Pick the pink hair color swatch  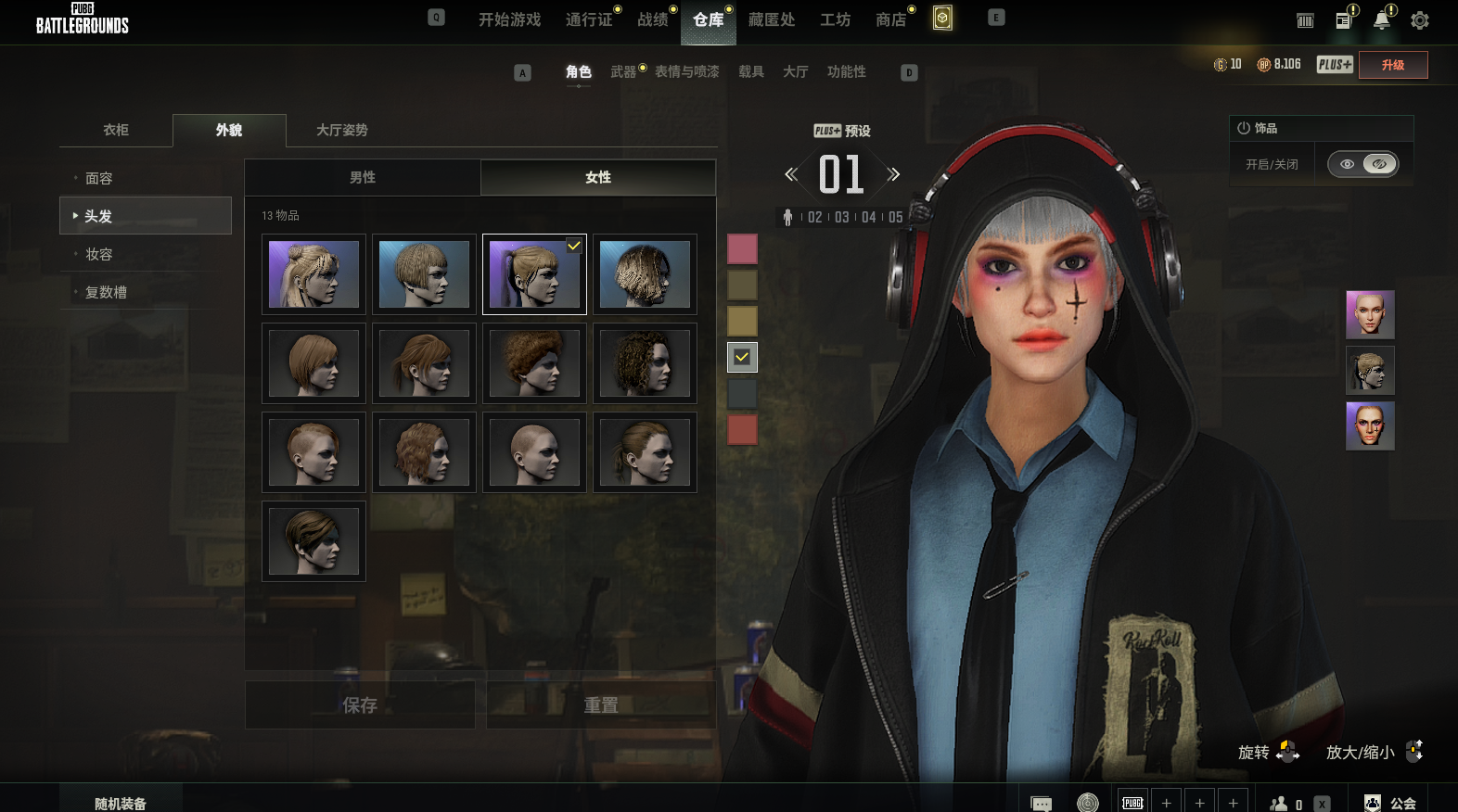(742, 248)
